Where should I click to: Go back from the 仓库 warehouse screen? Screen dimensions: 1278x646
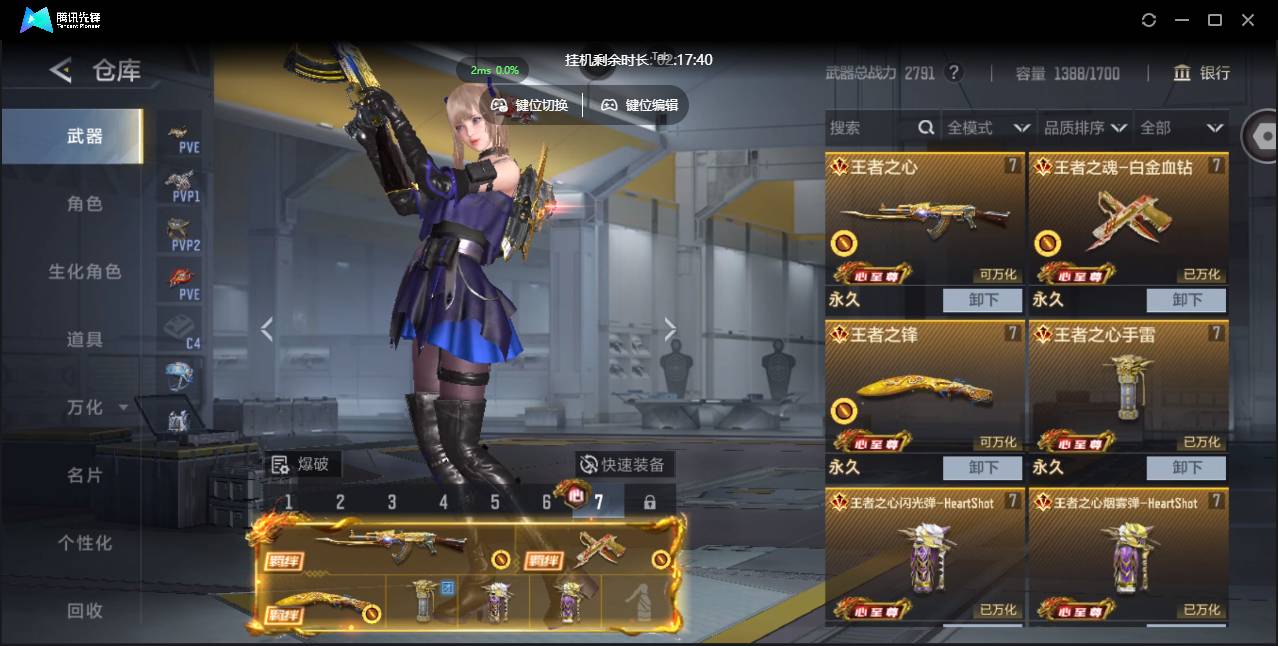[x=61, y=70]
